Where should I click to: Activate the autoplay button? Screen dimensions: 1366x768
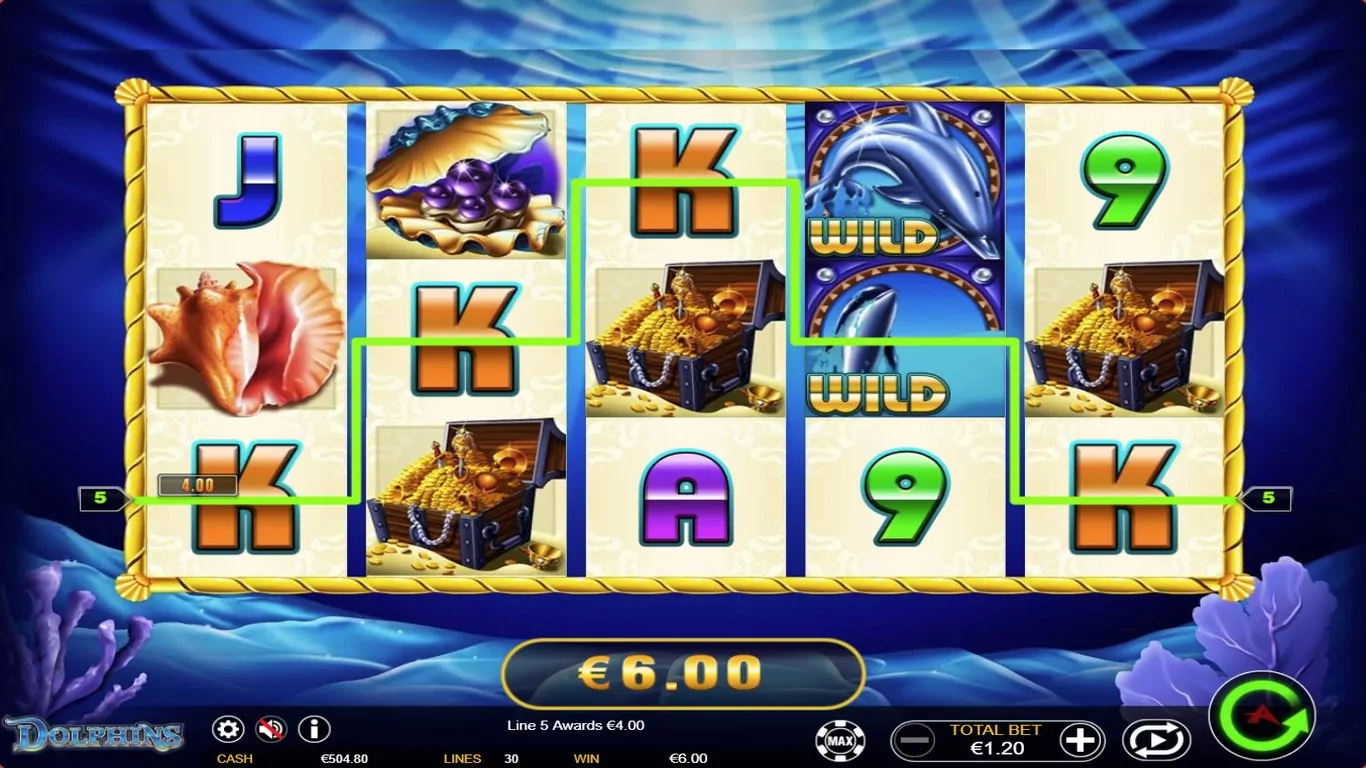tap(1155, 741)
